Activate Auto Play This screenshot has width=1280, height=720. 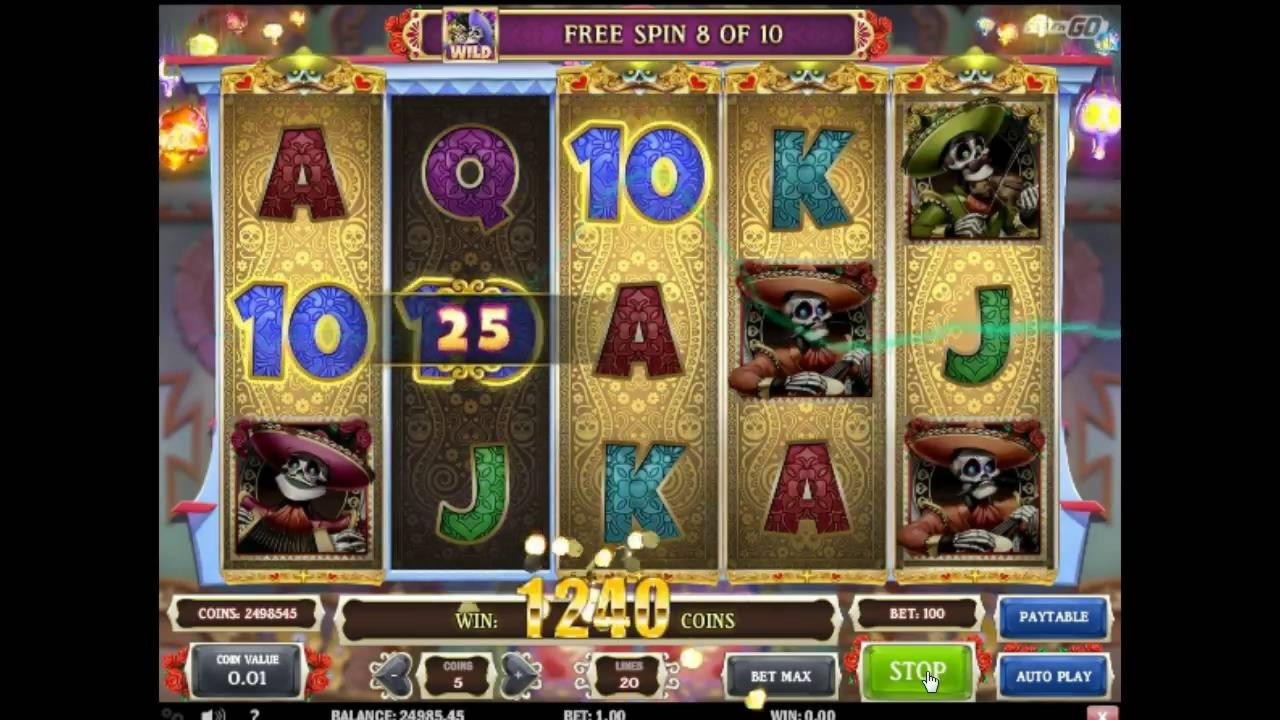(1053, 676)
